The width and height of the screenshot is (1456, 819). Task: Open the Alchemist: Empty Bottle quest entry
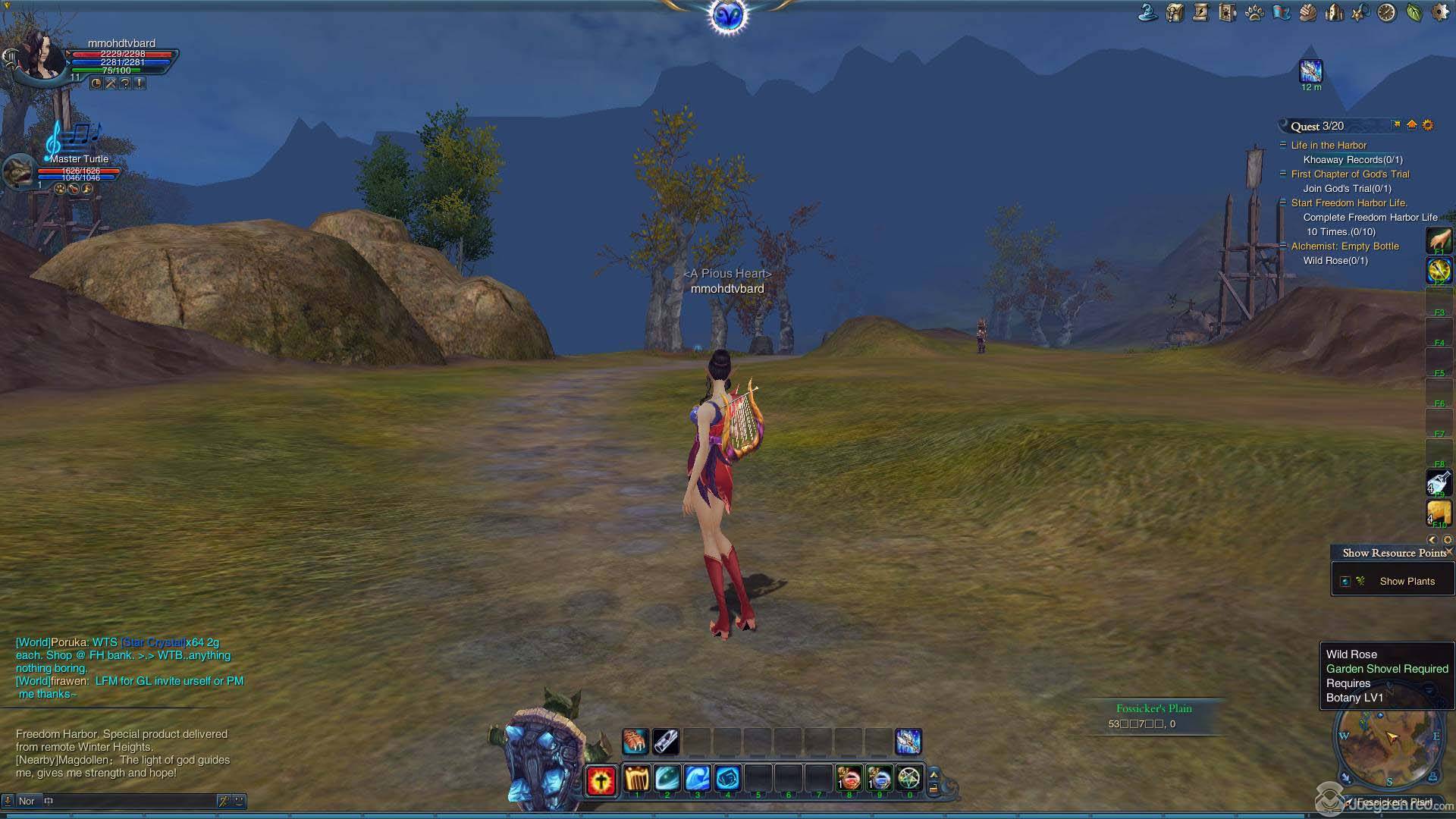pyautogui.click(x=1345, y=246)
